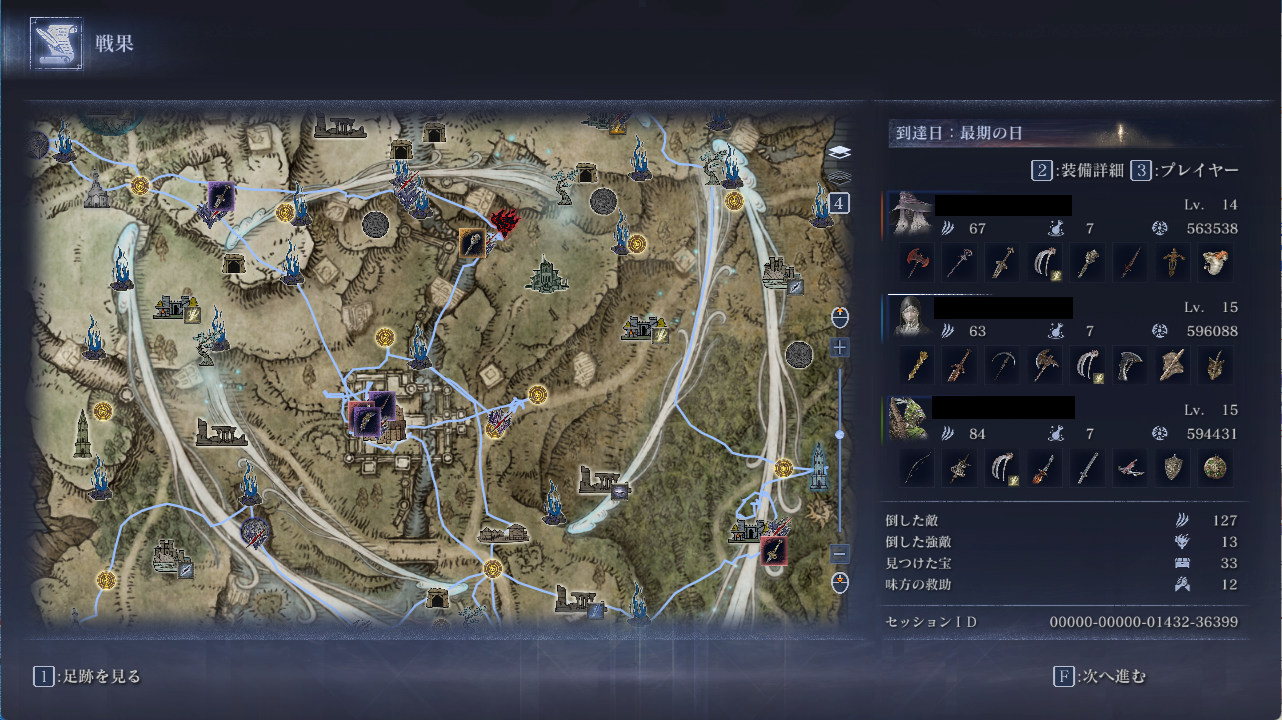Screen dimensions: 1282x720
Task: Select the dark-haired woman character portrait
Action: 910,316
